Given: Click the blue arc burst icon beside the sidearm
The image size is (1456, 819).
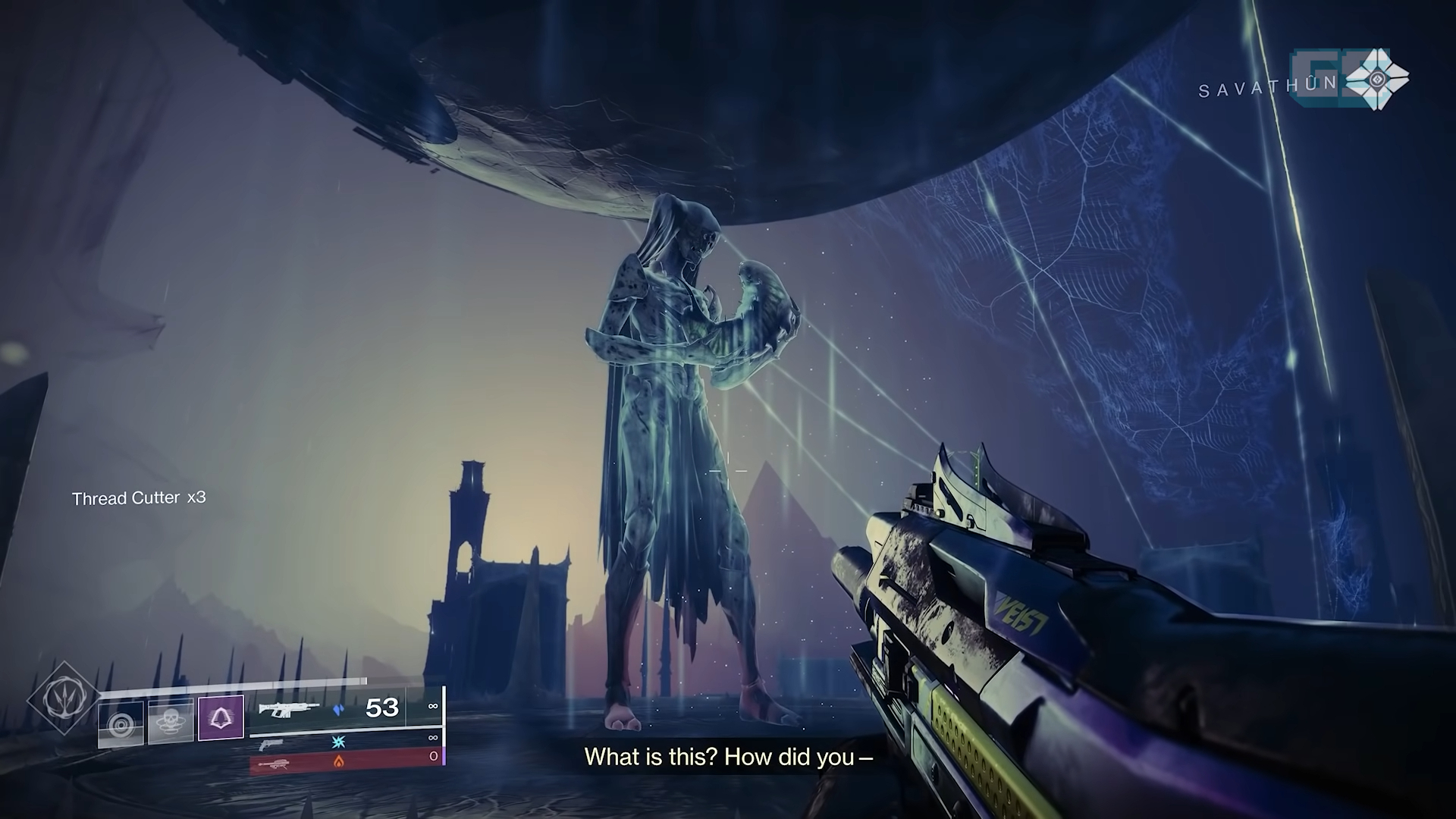Looking at the screenshot, I should click(338, 741).
